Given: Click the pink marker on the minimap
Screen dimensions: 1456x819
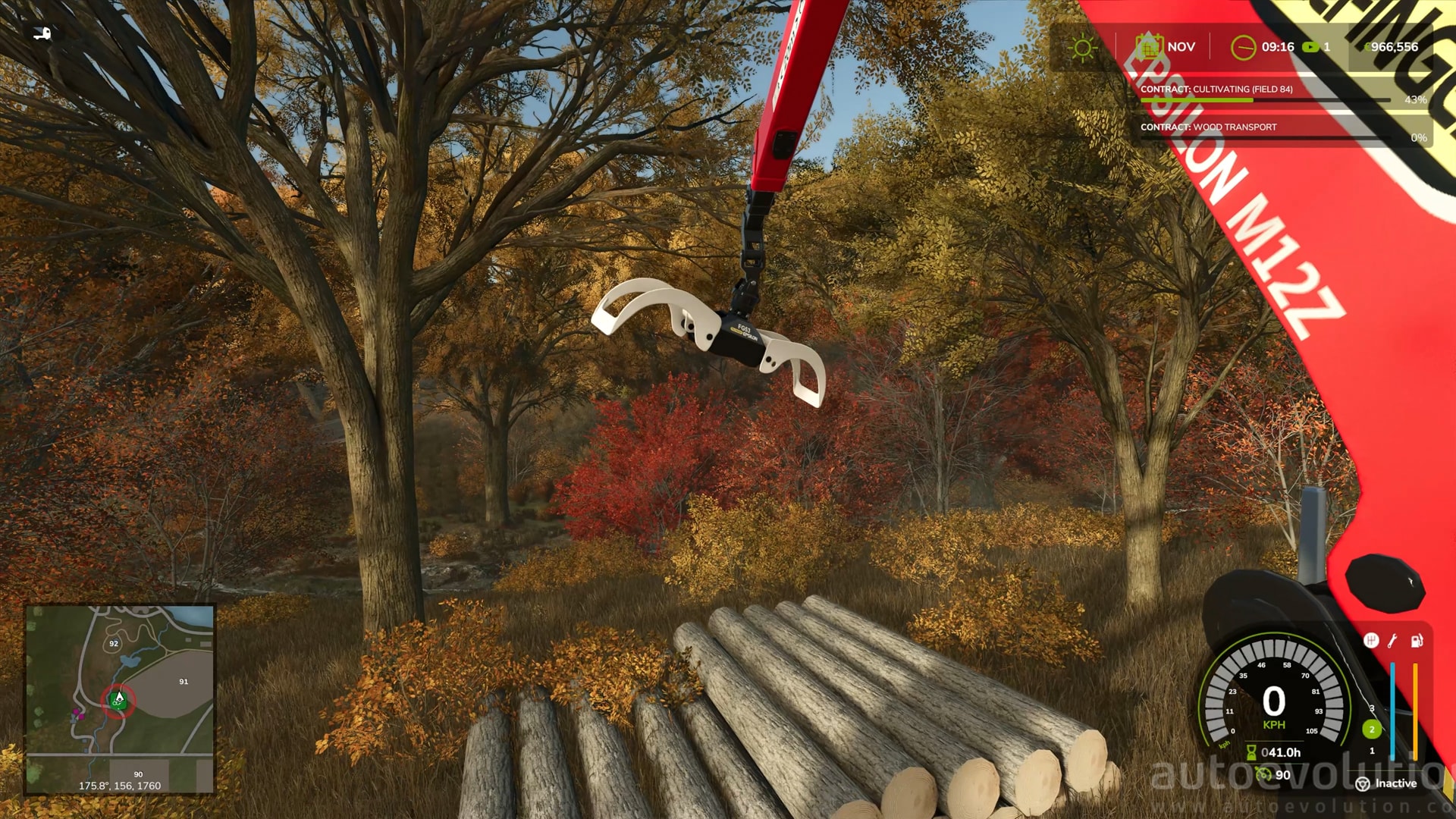Looking at the screenshot, I should pyautogui.click(x=77, y=714).
